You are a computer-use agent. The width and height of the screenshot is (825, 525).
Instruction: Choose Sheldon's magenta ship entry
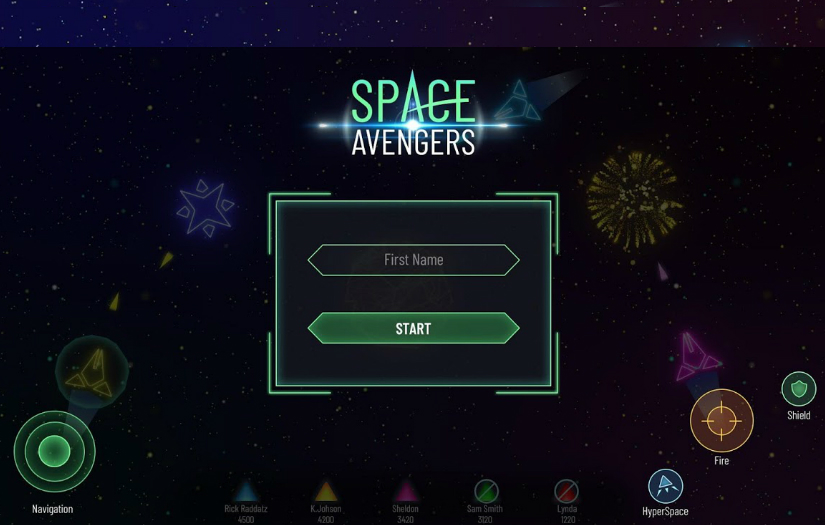(405, 492)
